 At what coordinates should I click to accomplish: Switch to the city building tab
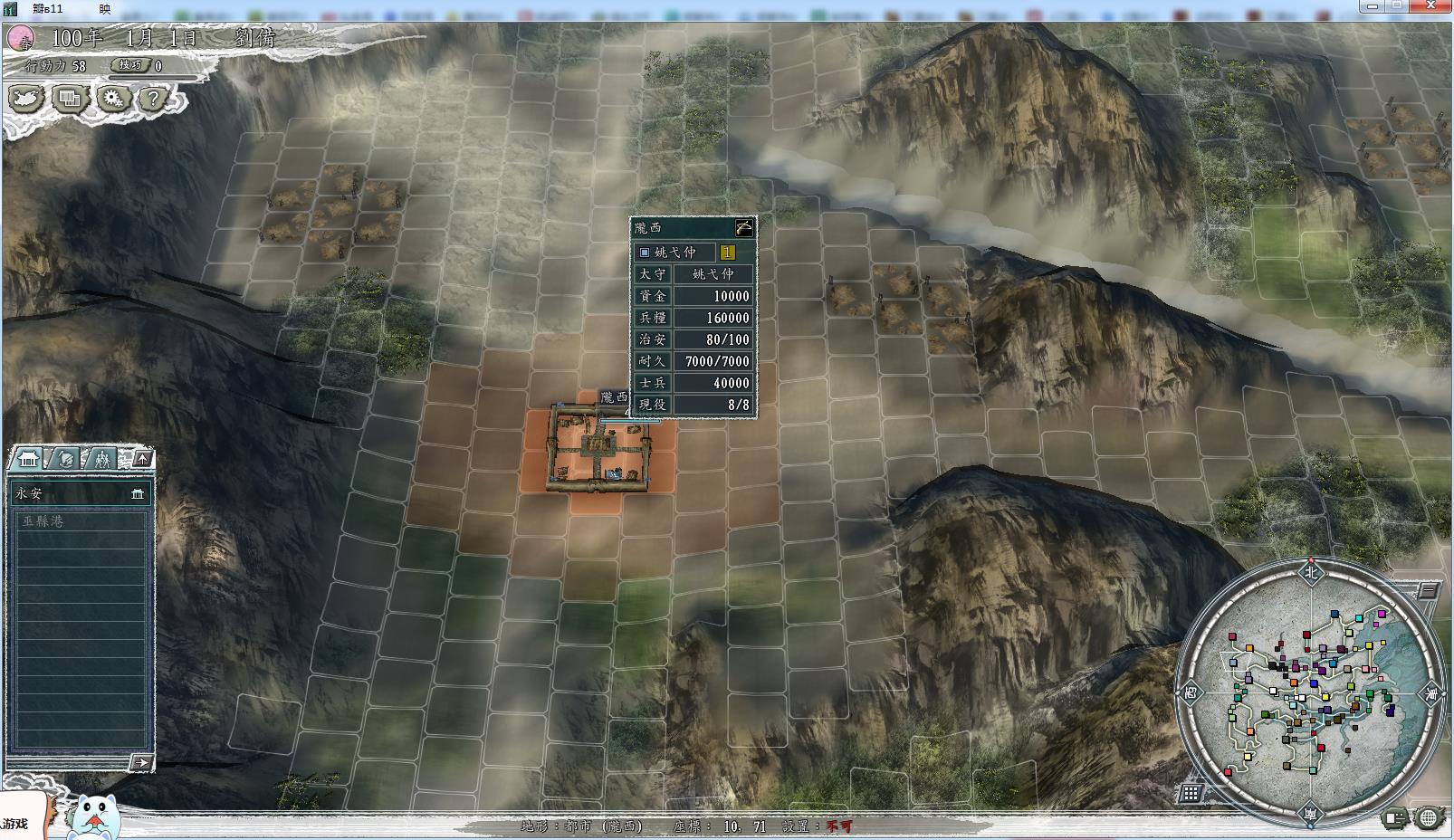29,459
